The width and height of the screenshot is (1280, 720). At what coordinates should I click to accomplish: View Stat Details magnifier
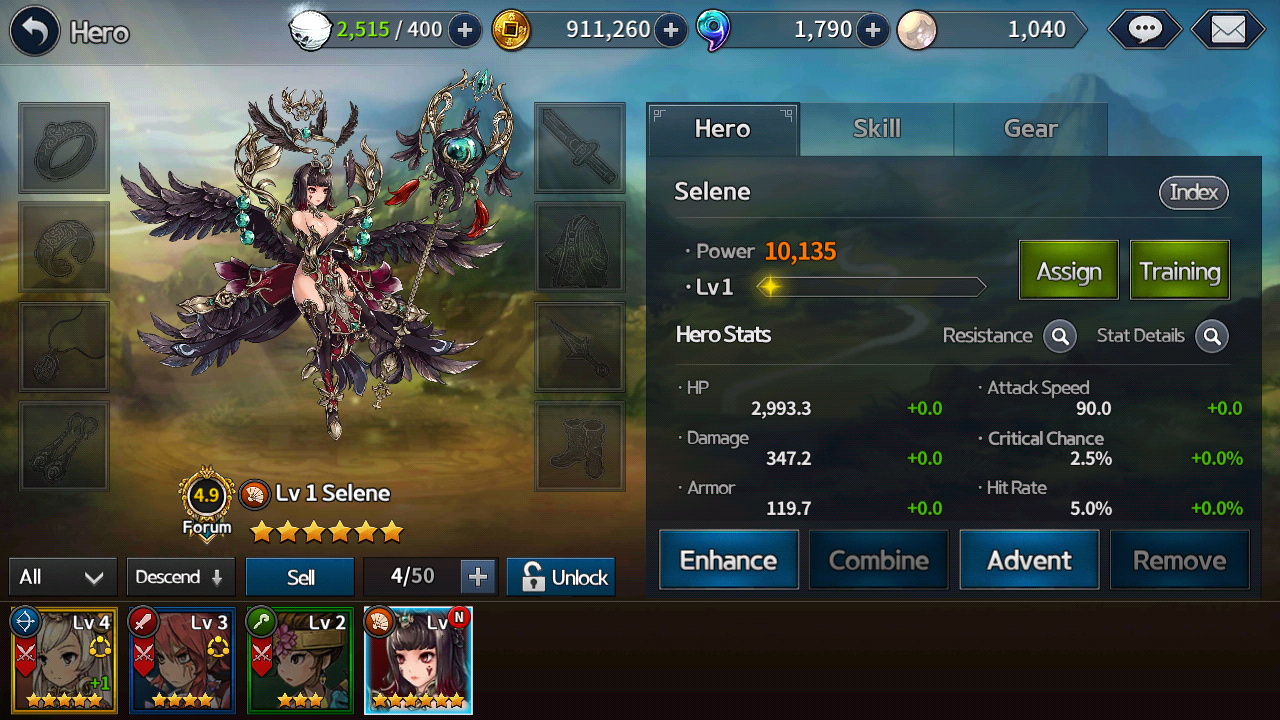(1212, 336)
